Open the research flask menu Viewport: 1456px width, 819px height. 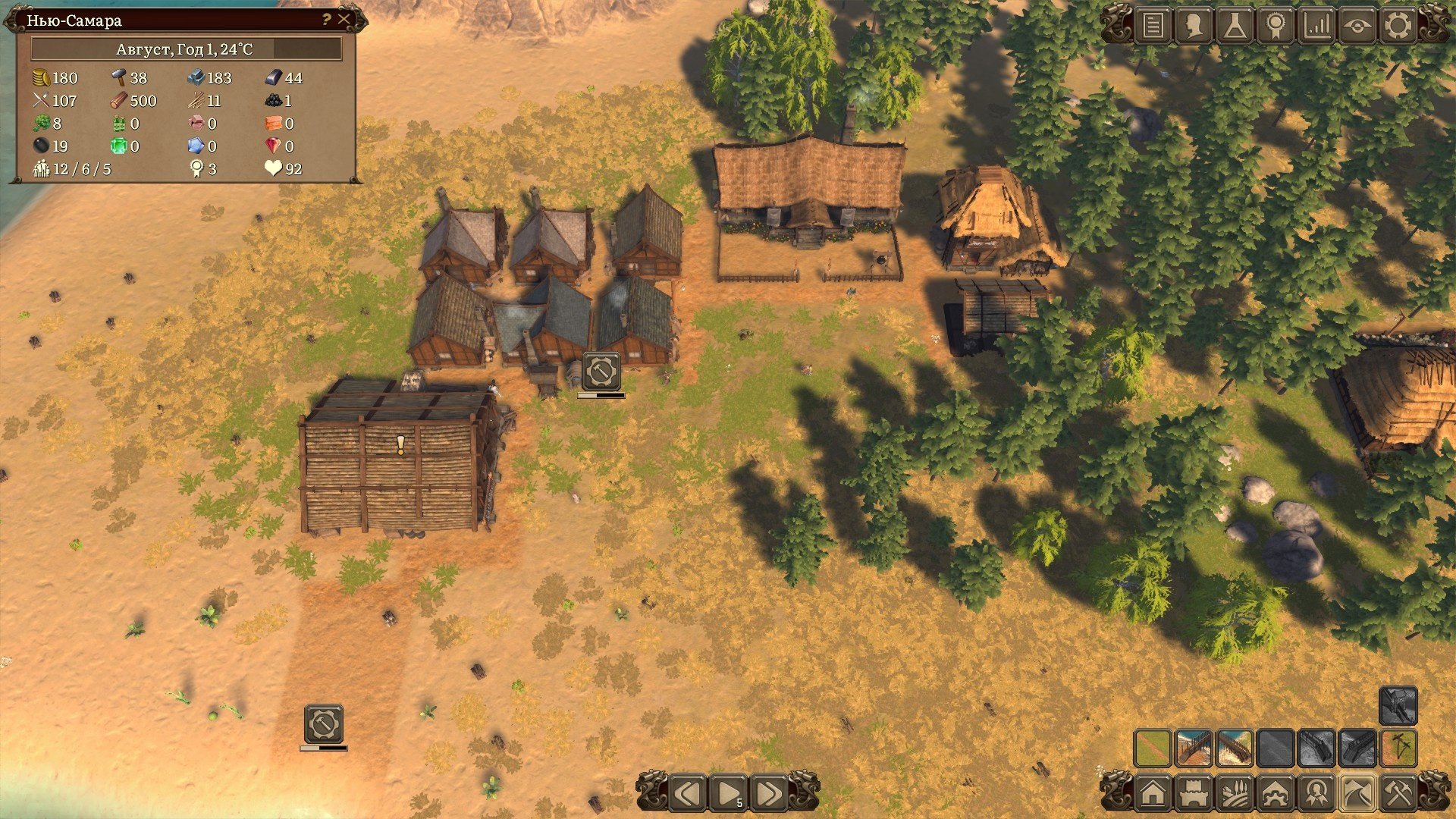pyautogui.click(x=1235, y=26)
